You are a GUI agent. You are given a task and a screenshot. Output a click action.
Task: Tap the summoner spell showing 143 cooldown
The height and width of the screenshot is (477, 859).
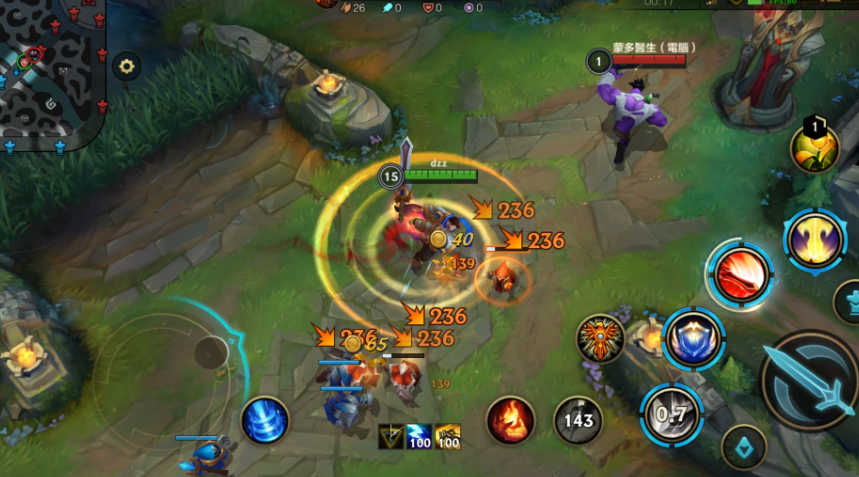[x=578, y=420]
